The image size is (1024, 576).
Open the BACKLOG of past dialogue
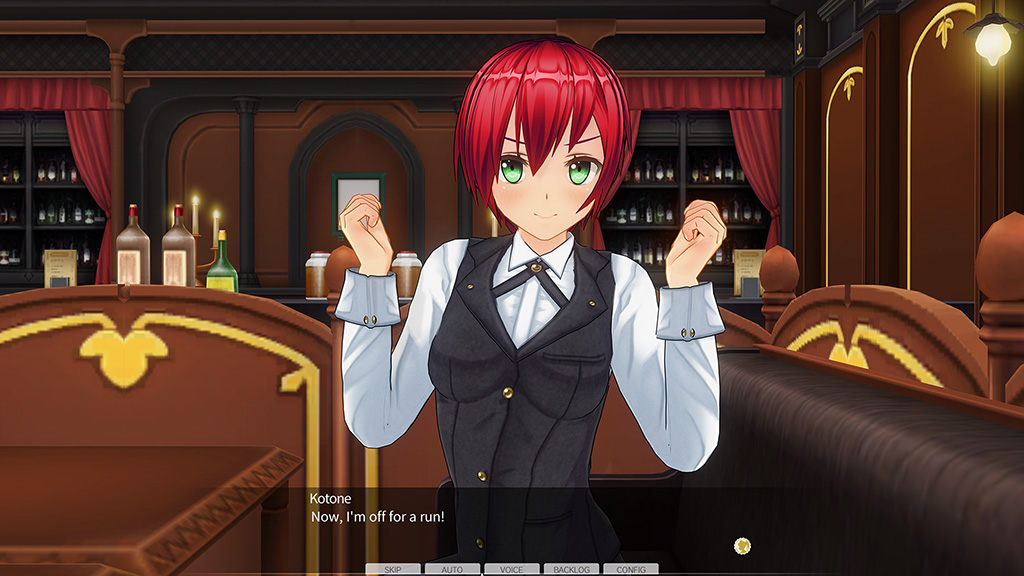[x=571, y=569]
